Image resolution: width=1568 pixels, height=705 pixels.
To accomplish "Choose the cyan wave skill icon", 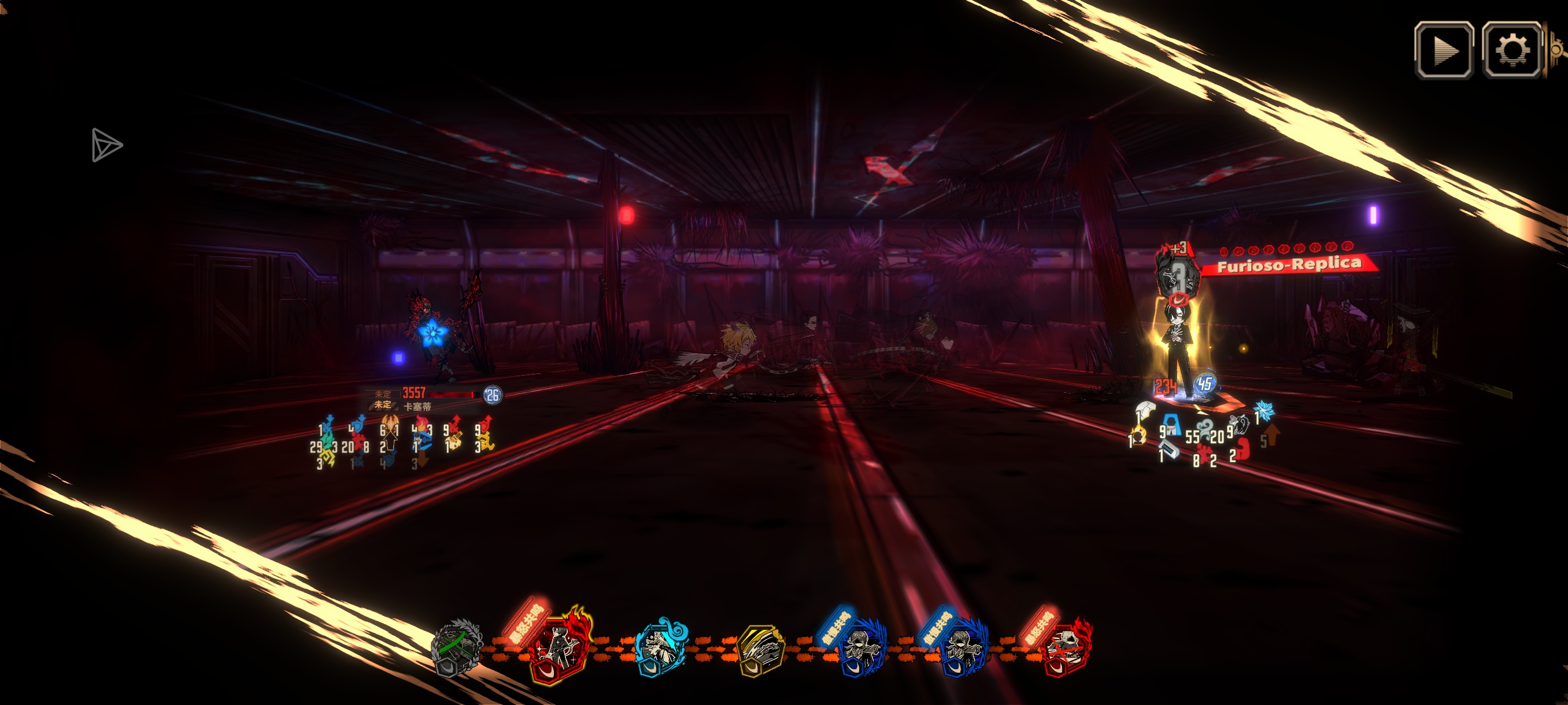I will tap(660, 648).
